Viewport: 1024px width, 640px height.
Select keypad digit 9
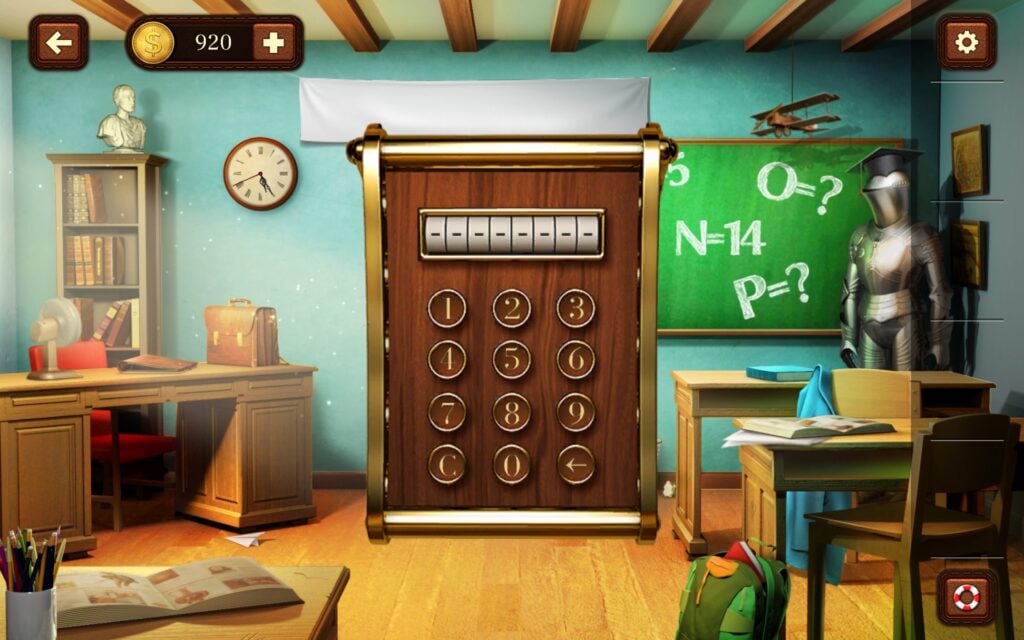tap(576, 412)
